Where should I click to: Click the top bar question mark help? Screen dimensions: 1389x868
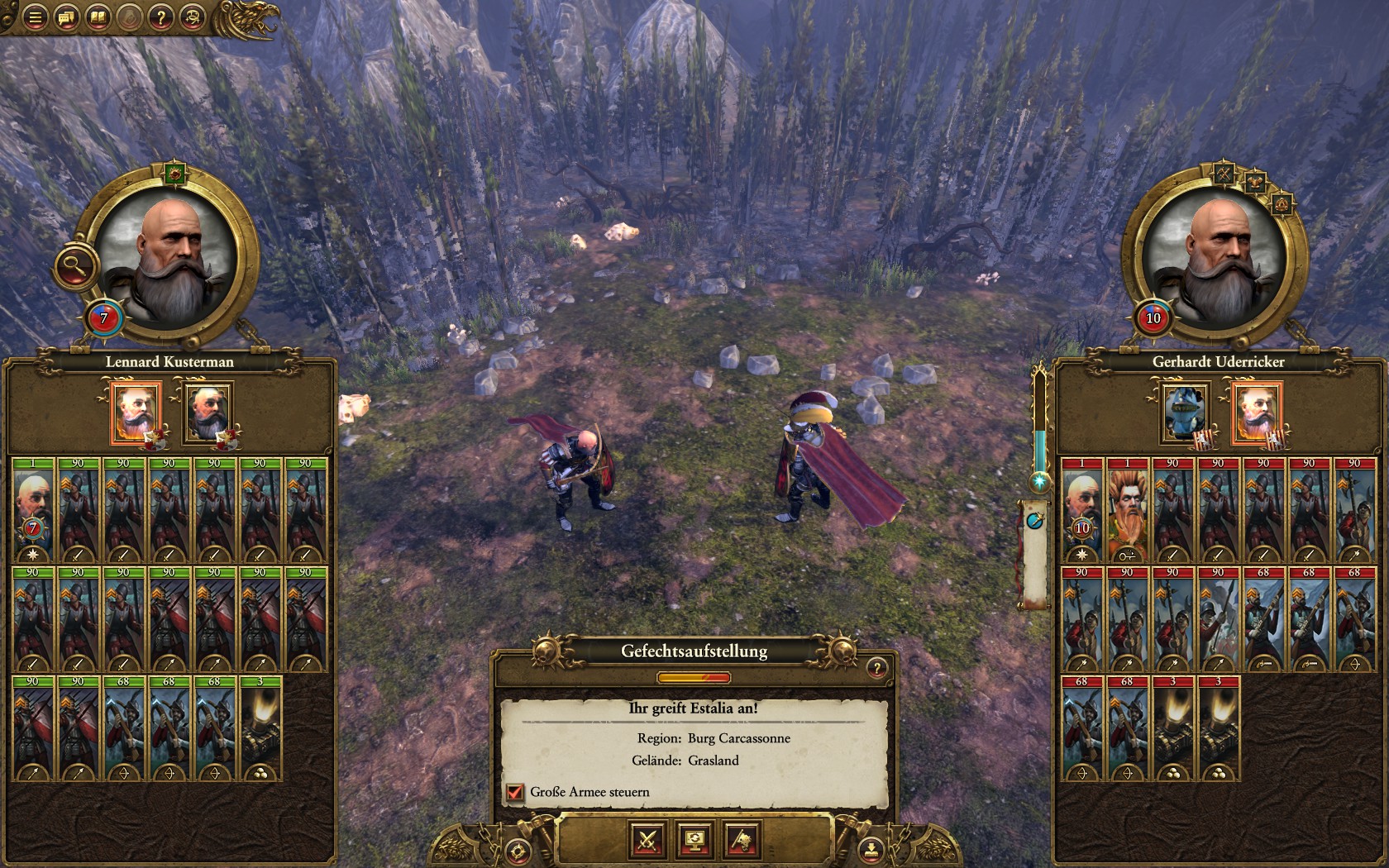[160, 17]
